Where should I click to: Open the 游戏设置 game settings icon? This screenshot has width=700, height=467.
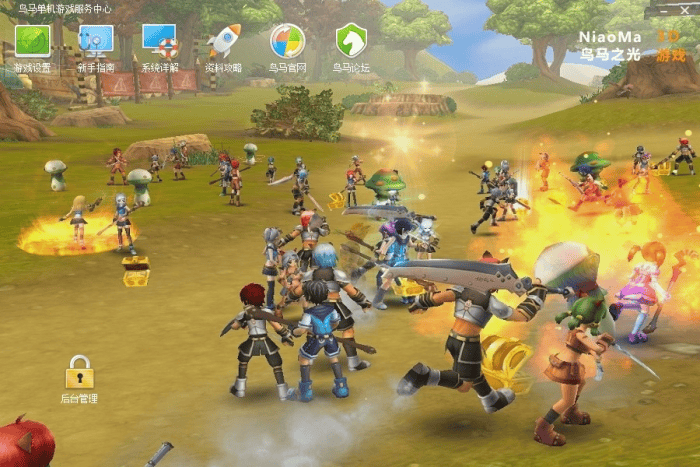(32, 42)
